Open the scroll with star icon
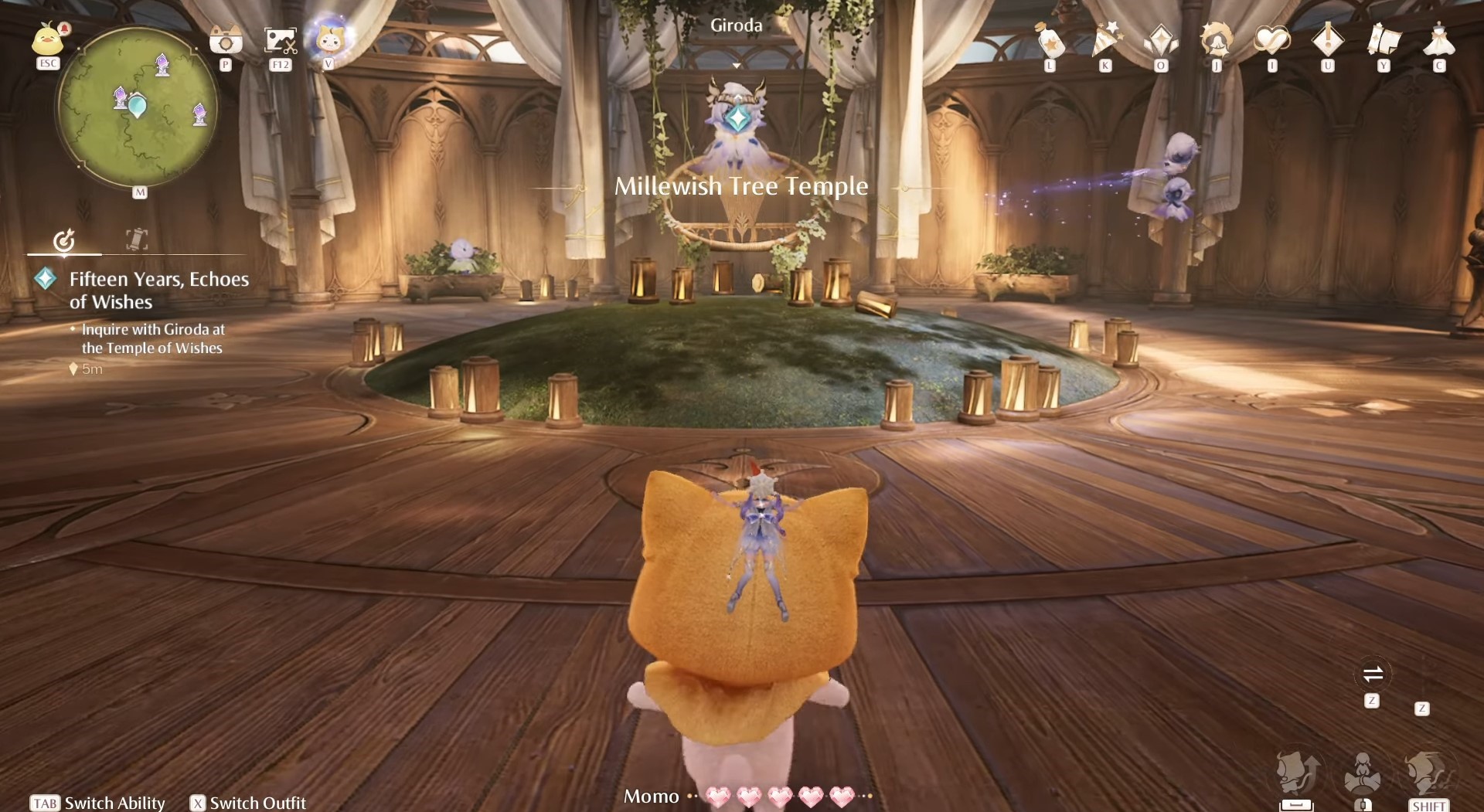1484x812 pixels. (x=1384, y=40)
